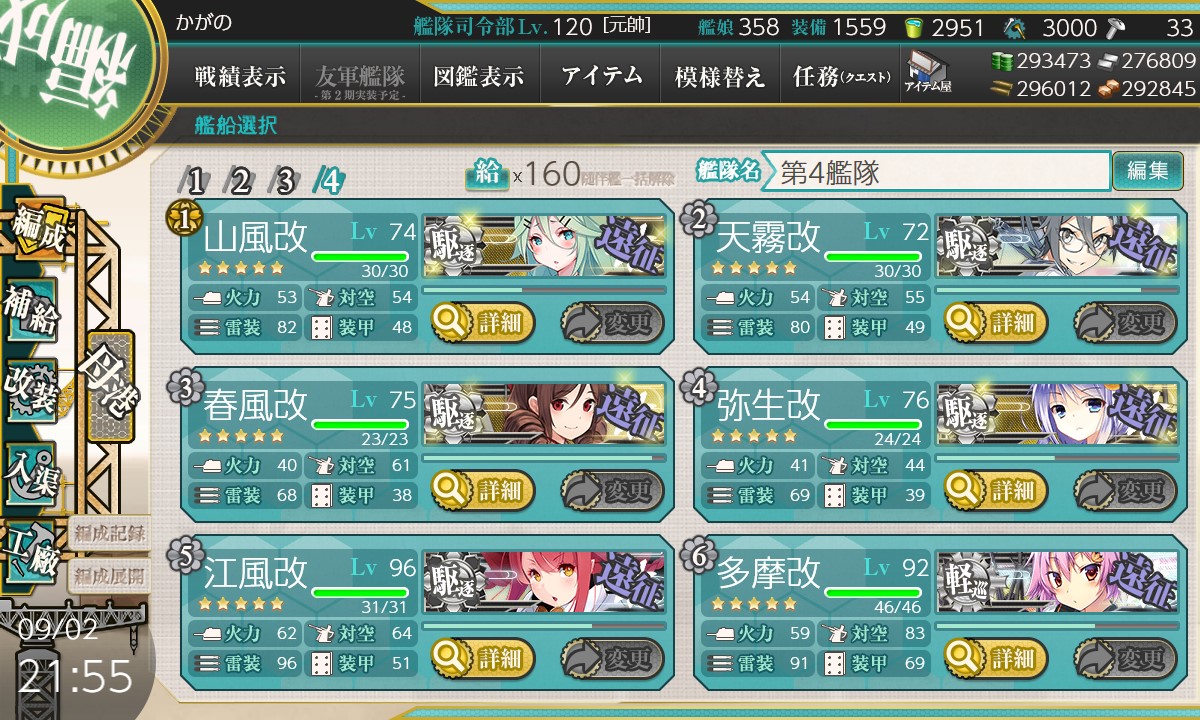1200x720 pixels.
Task: Visit the アイテム屋 item shop
Action: (x=927, y=73)
